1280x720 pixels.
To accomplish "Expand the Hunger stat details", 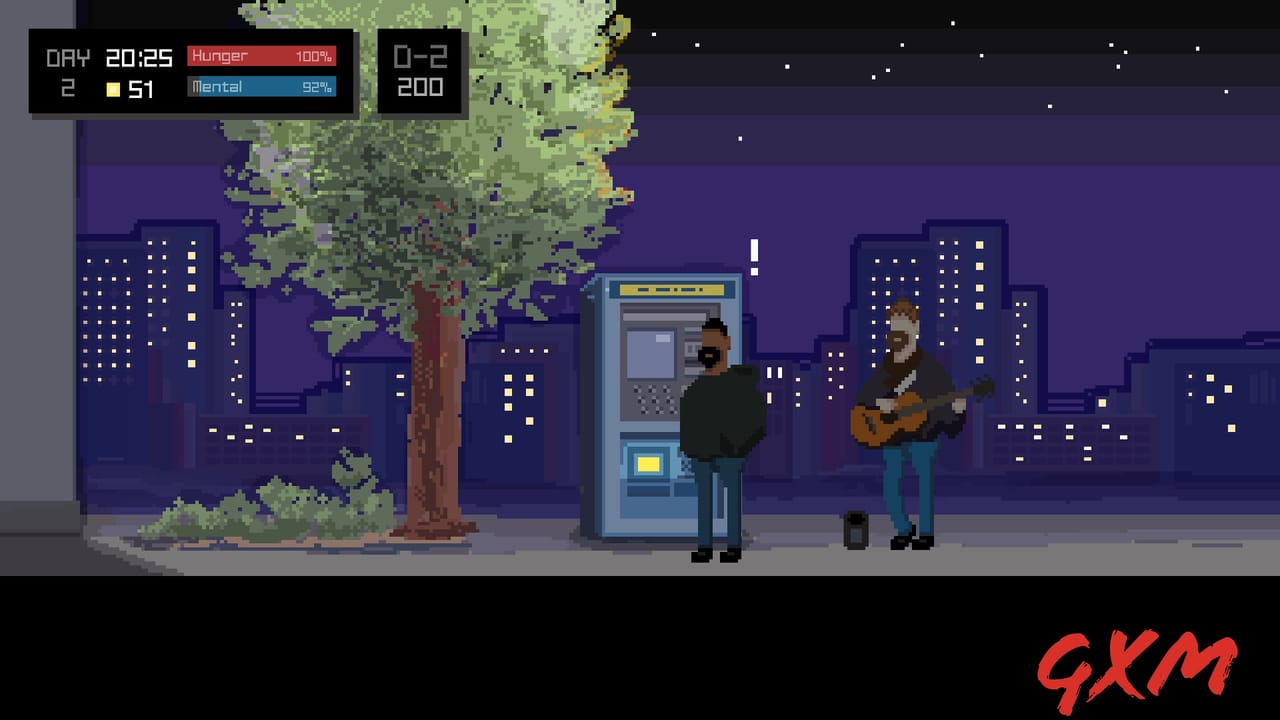I will (263, 56).
